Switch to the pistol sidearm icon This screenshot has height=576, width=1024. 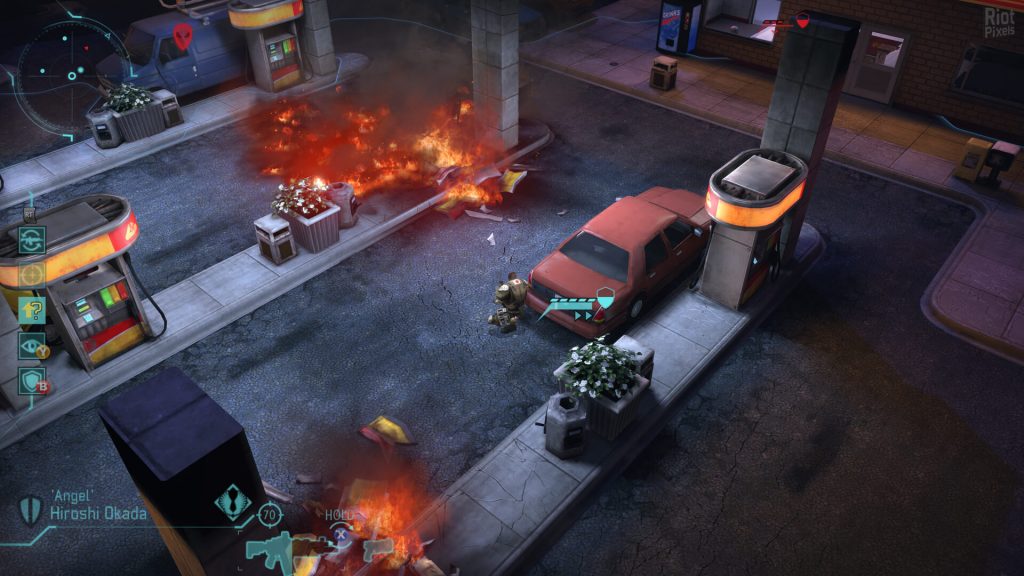tap(378, 548)
